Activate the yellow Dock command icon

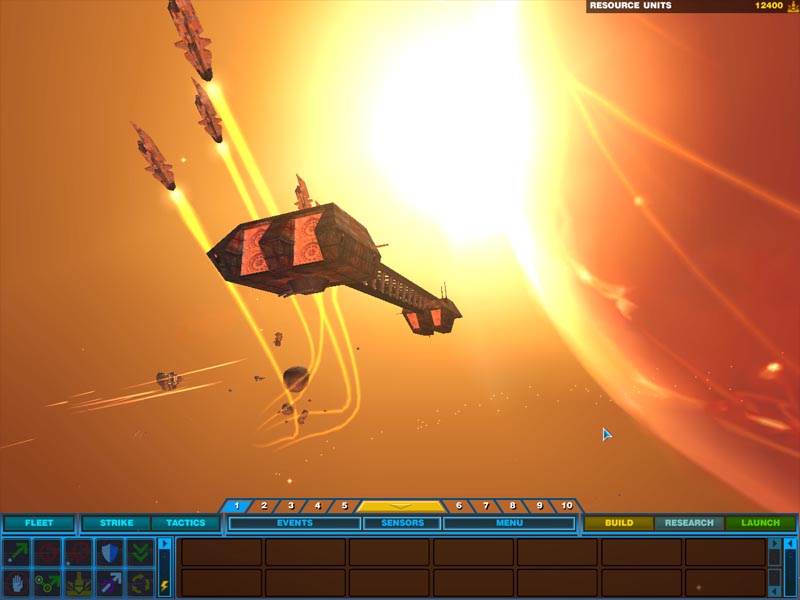pyautogui.click(x=78, y=582)
